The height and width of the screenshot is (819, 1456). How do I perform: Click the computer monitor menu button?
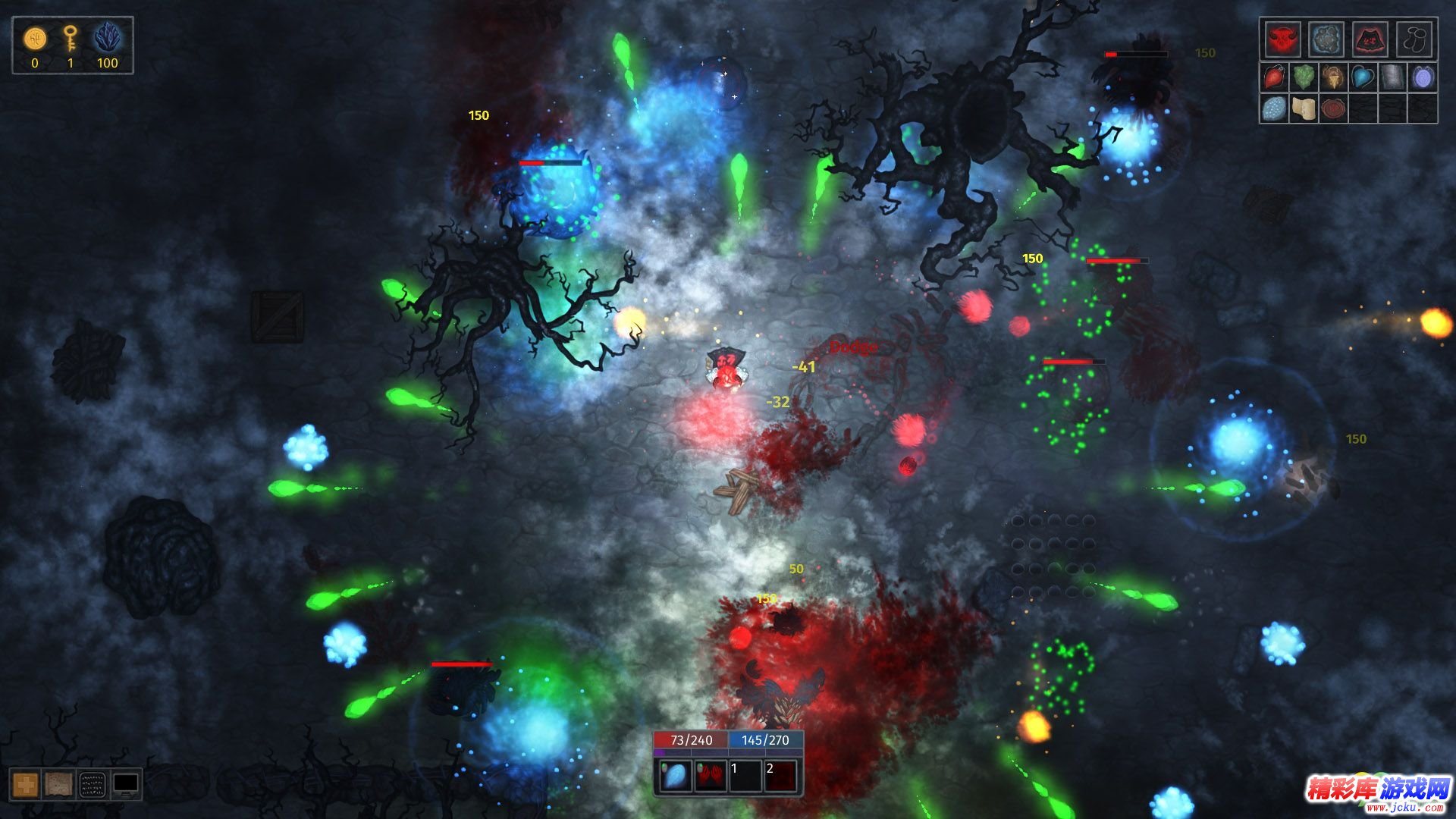pyautogui.click(x=126, y=785)
